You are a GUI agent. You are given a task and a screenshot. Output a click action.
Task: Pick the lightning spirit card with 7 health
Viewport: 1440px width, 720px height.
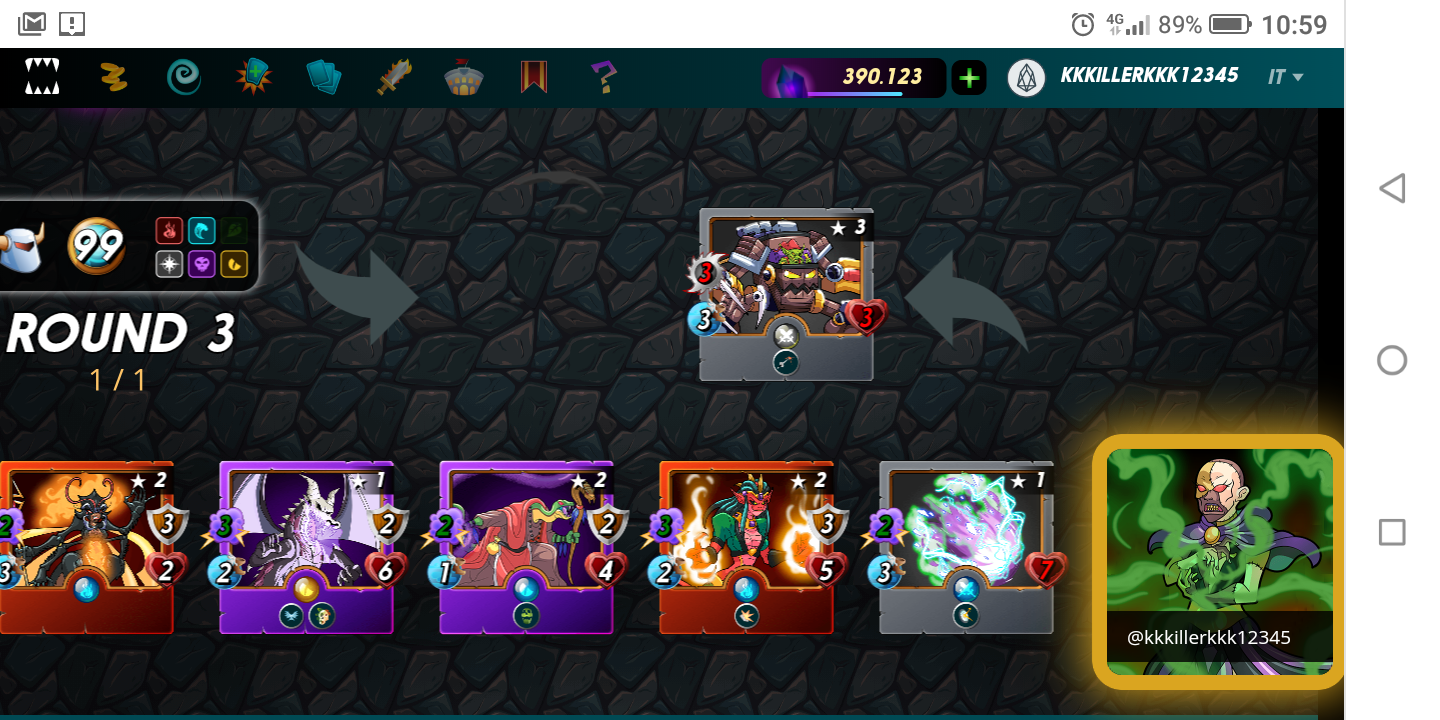[966, 547]
